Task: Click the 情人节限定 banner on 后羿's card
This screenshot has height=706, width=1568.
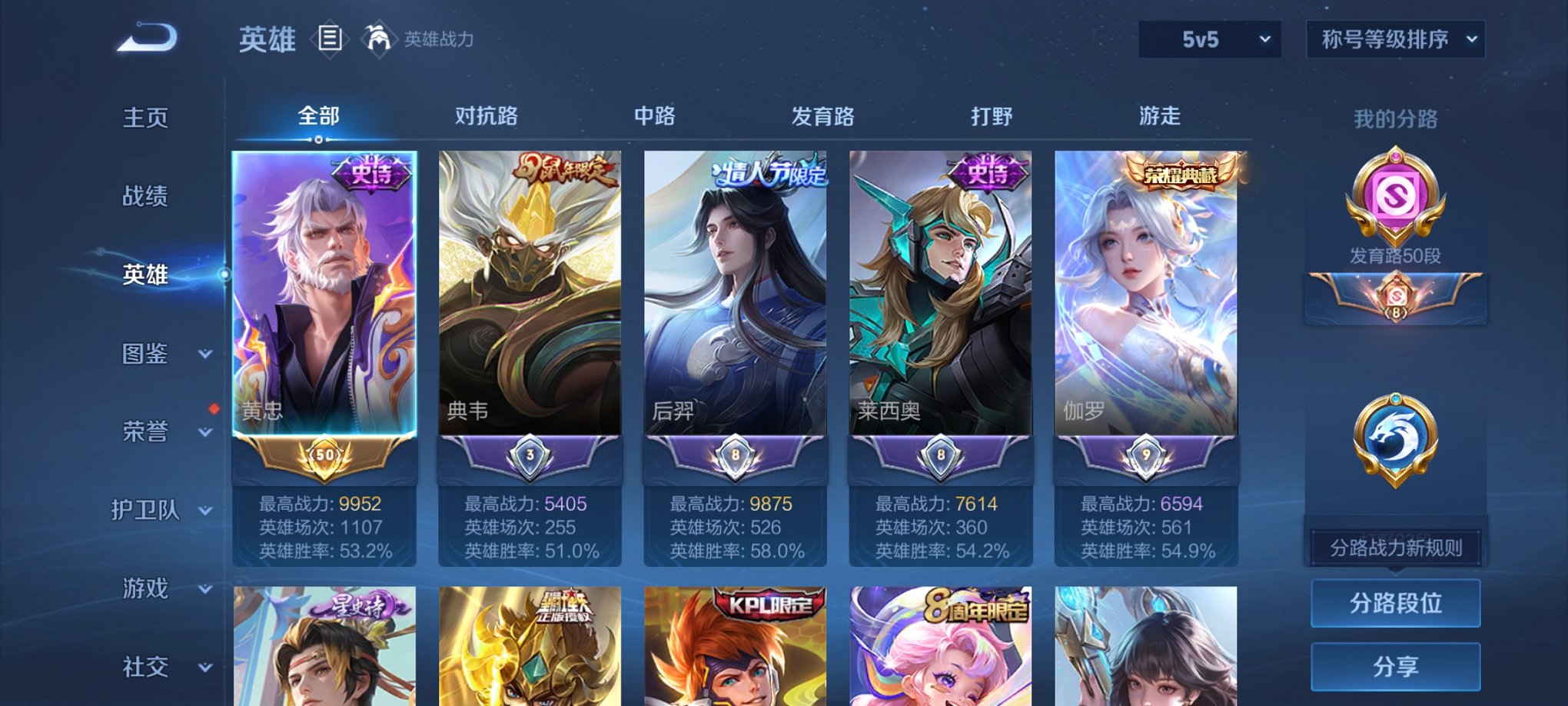Action: [x=767, y=172]
